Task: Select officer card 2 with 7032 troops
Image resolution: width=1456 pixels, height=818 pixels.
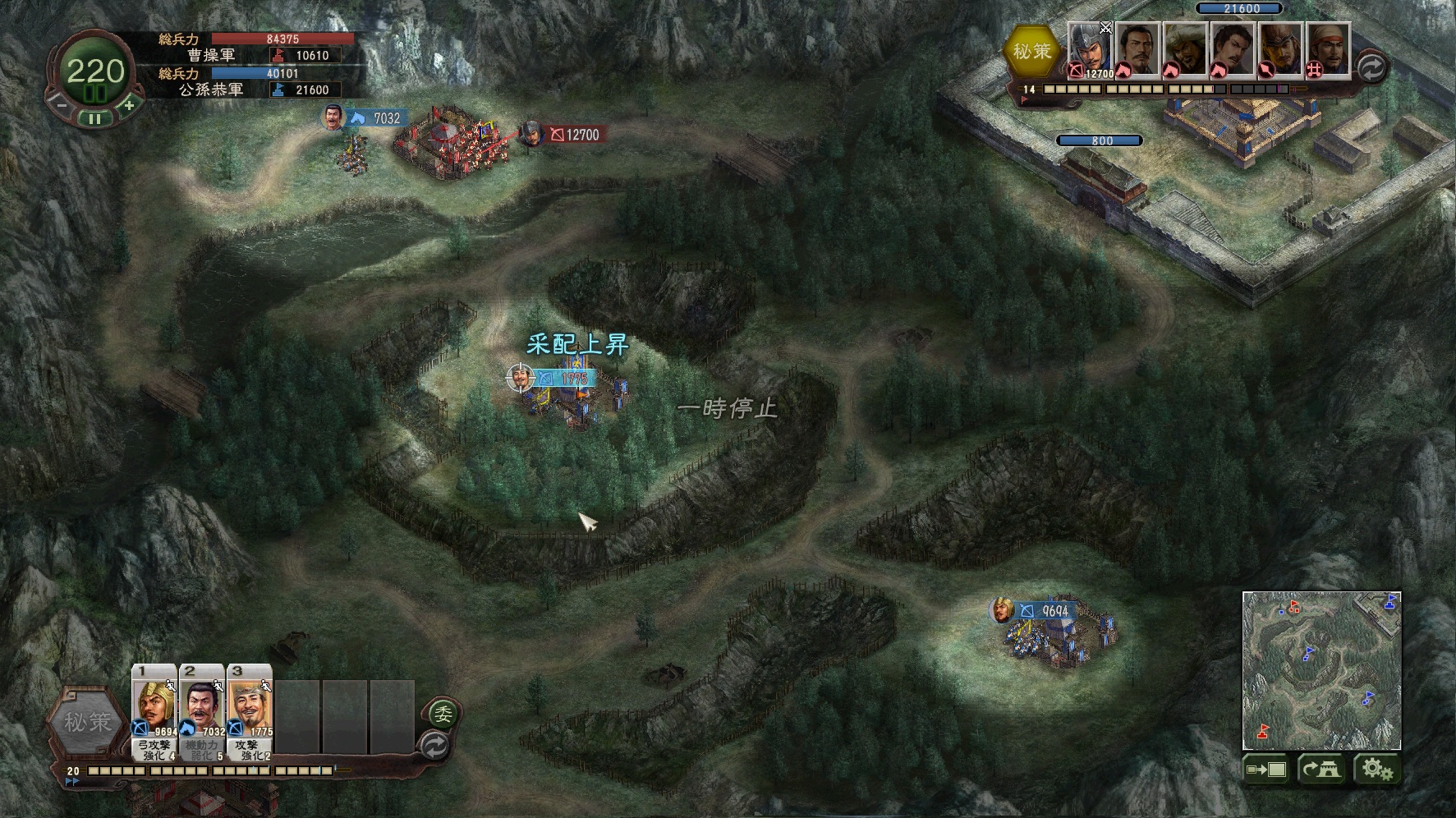Action: pos(202,710)
